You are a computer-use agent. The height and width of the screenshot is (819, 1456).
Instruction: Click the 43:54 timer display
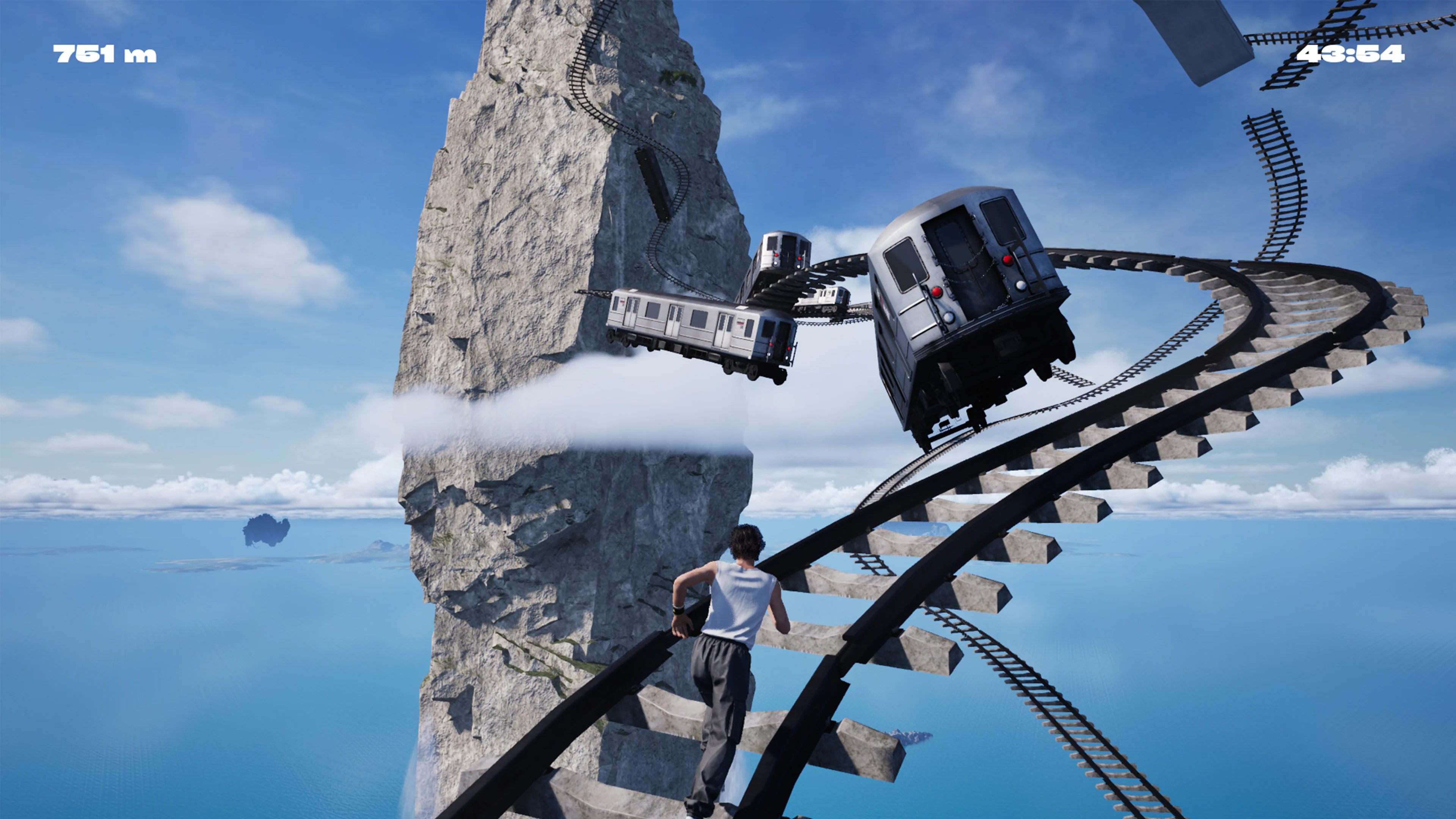tap(1352, 54)
